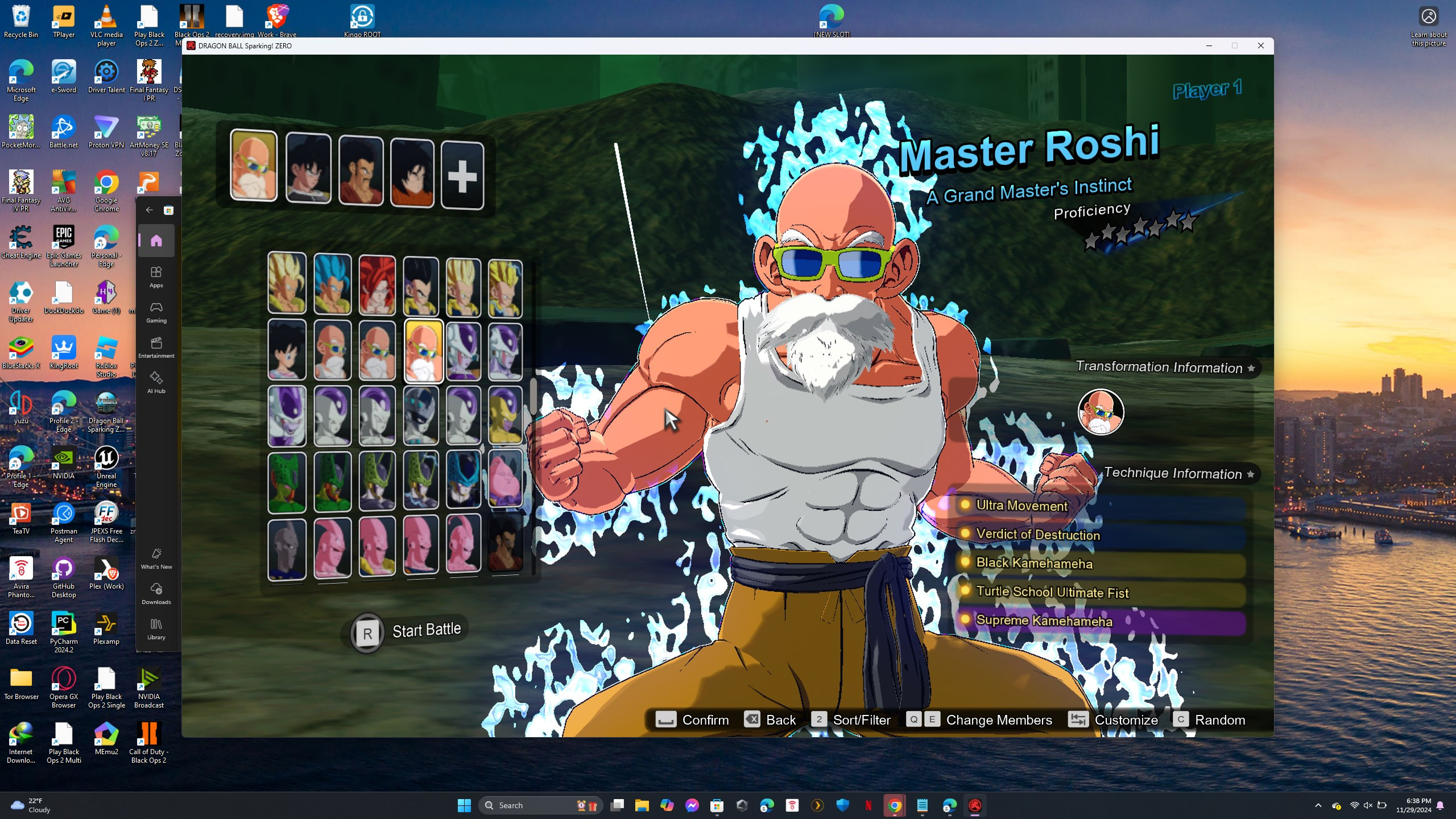Minimize the game window
The width and height of the screenshot is (1456, 819).
tap(1209, 45)
